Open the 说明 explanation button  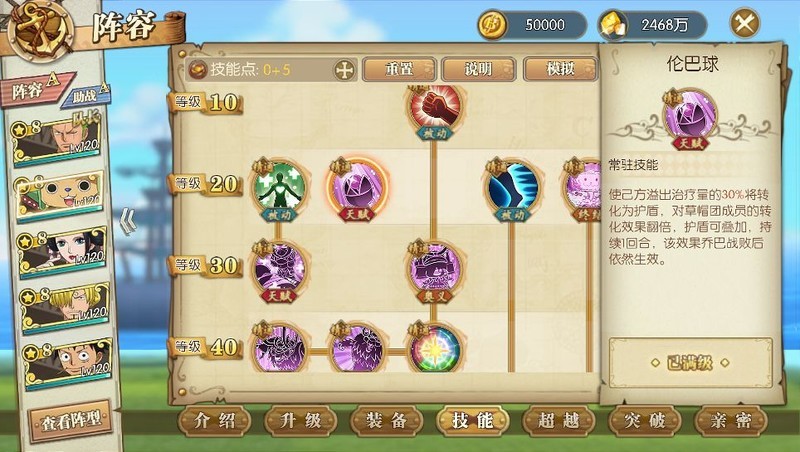pos(478,69)
